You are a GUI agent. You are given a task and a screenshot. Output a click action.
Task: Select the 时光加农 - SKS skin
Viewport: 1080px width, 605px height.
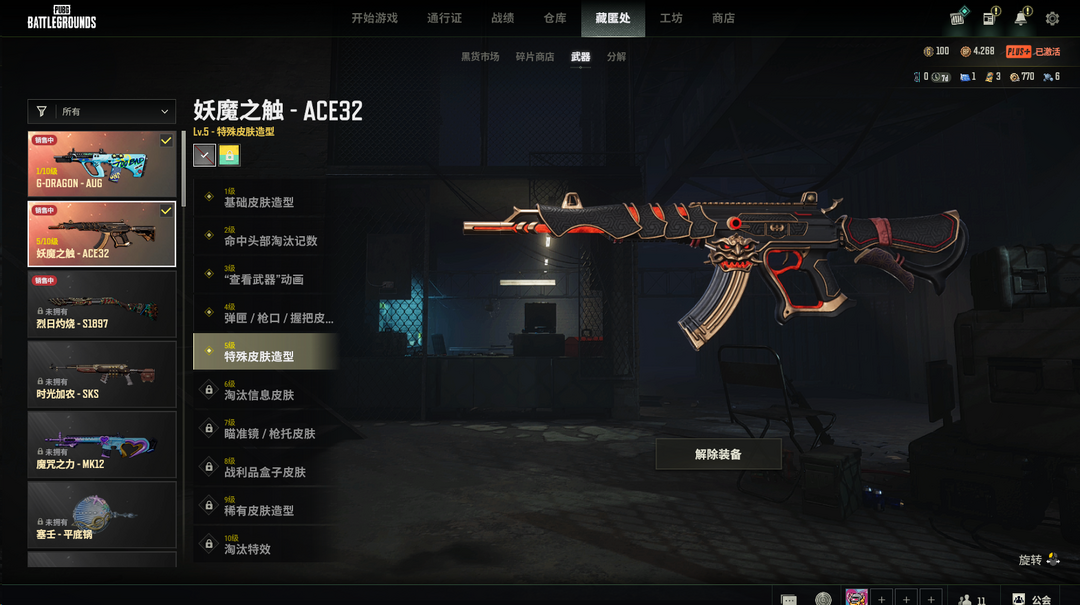[x=101, y=374]
